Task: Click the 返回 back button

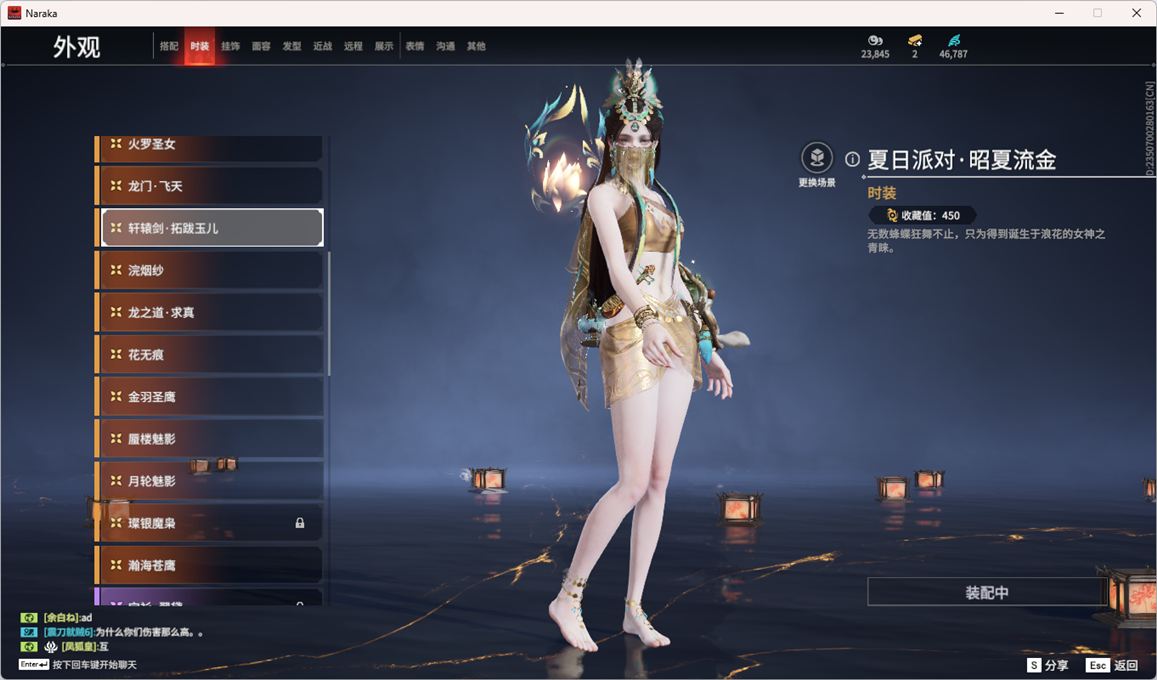Action: point(1113,665)
